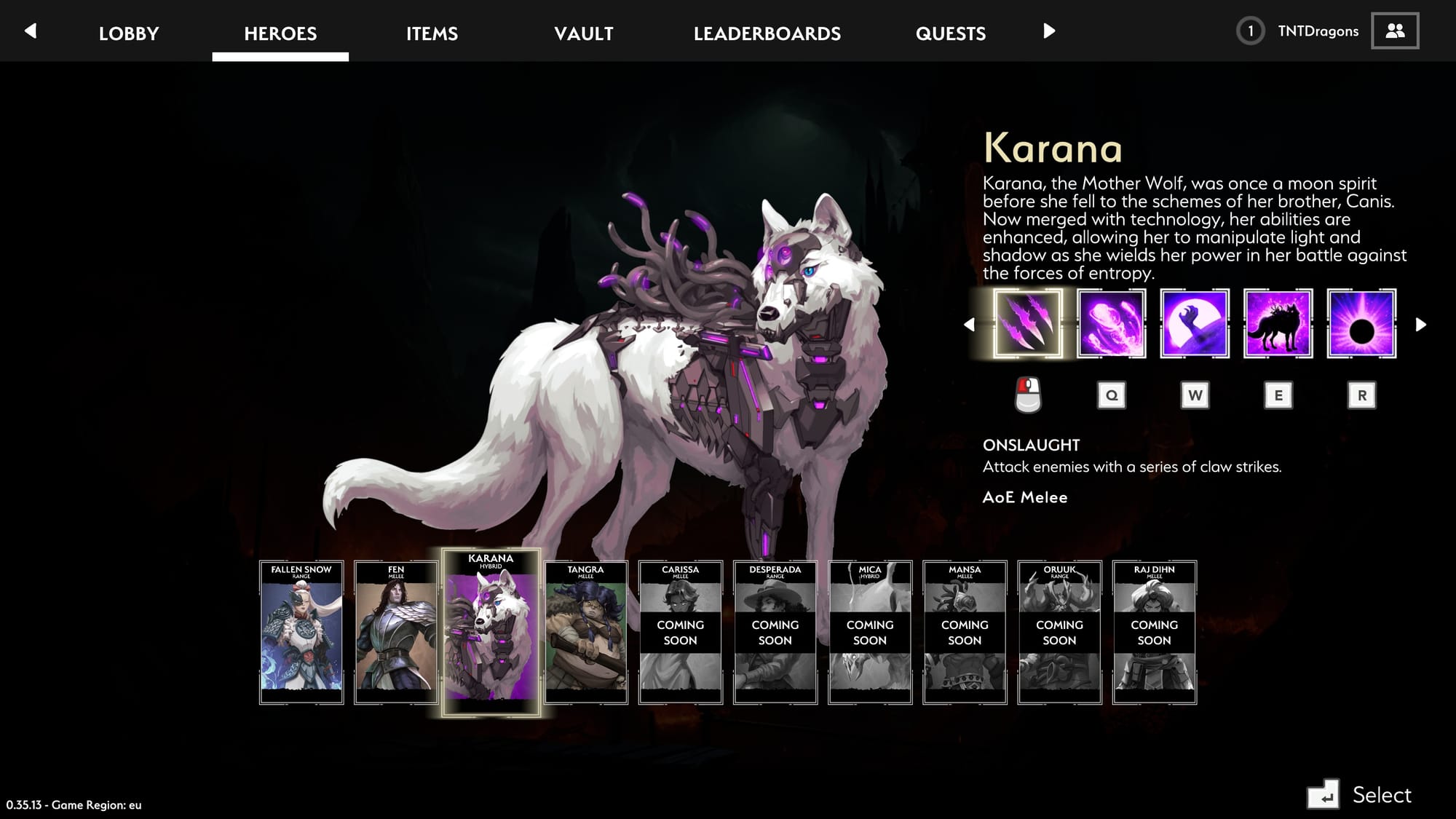The image size is (1456, 819).
Task: Click the left arrow before Lobby
Action: pyautogui.click(x=31, y=31)
